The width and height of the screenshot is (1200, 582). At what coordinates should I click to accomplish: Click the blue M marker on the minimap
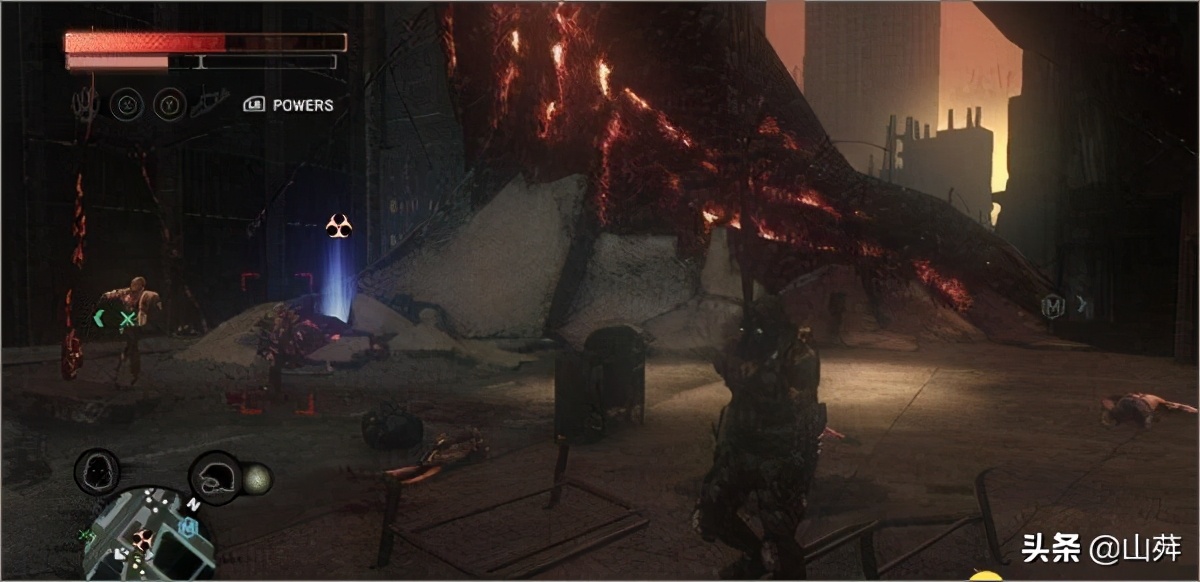pyautogui.click(x=186, y=526)
